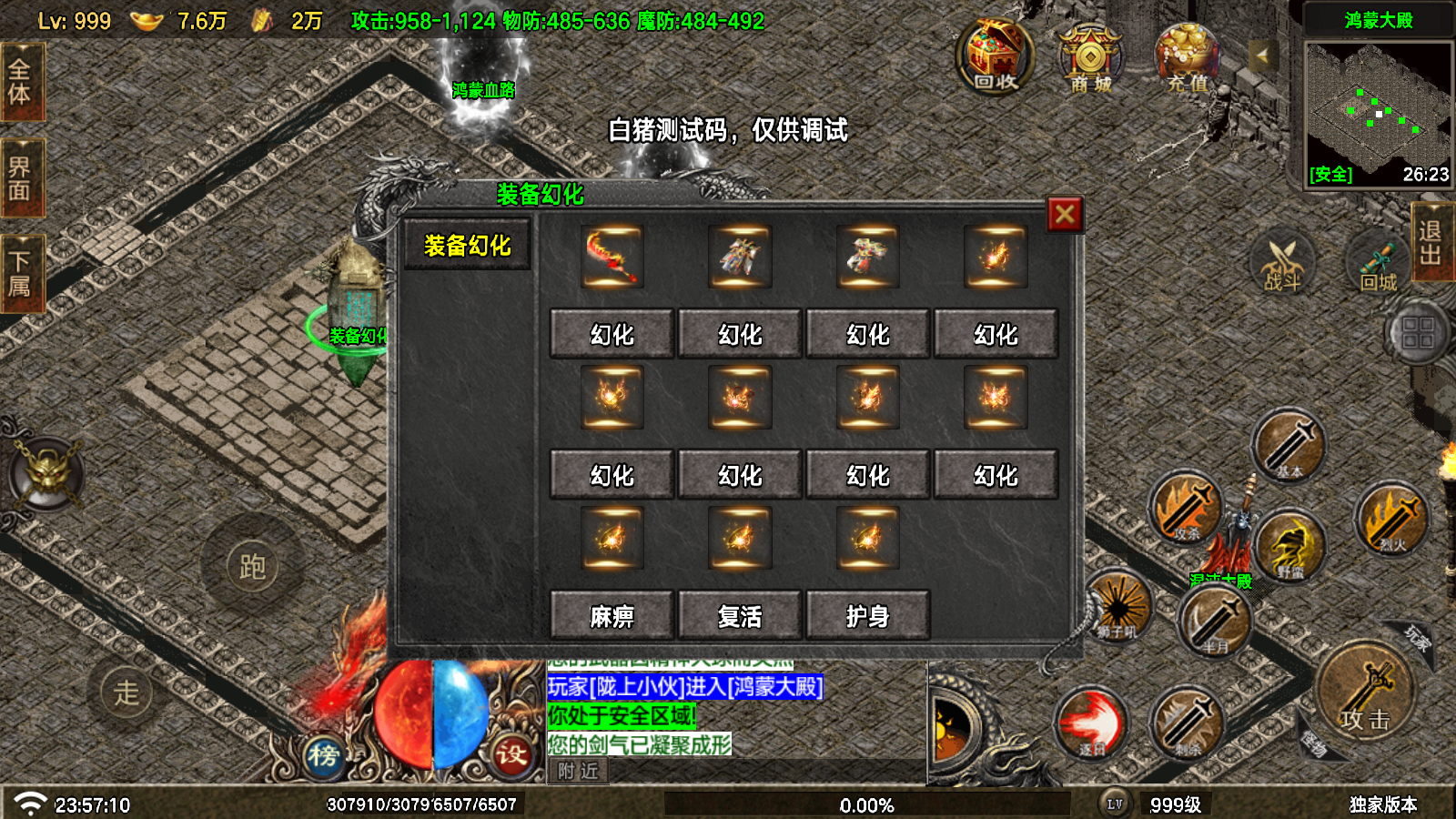Select the 装备幻化 side tab
This screenshot has width=1456, height=819.
(x=467, y=246)
